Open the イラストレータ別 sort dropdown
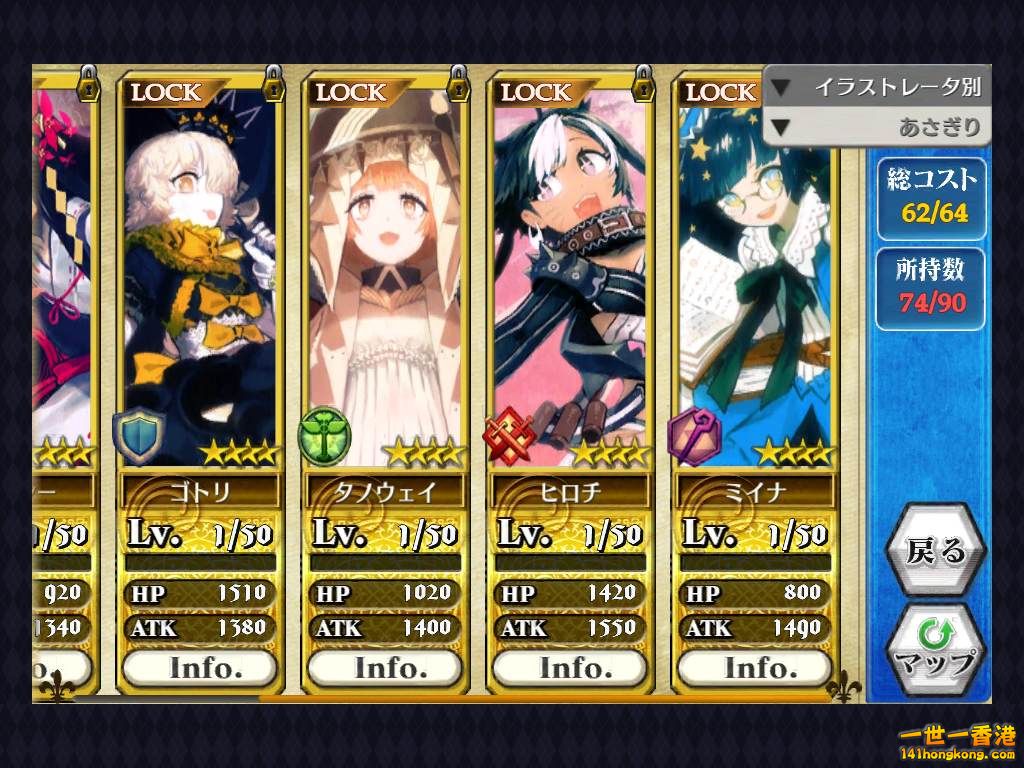Viewport: 1024px width, 768px height. pos(876,87)
